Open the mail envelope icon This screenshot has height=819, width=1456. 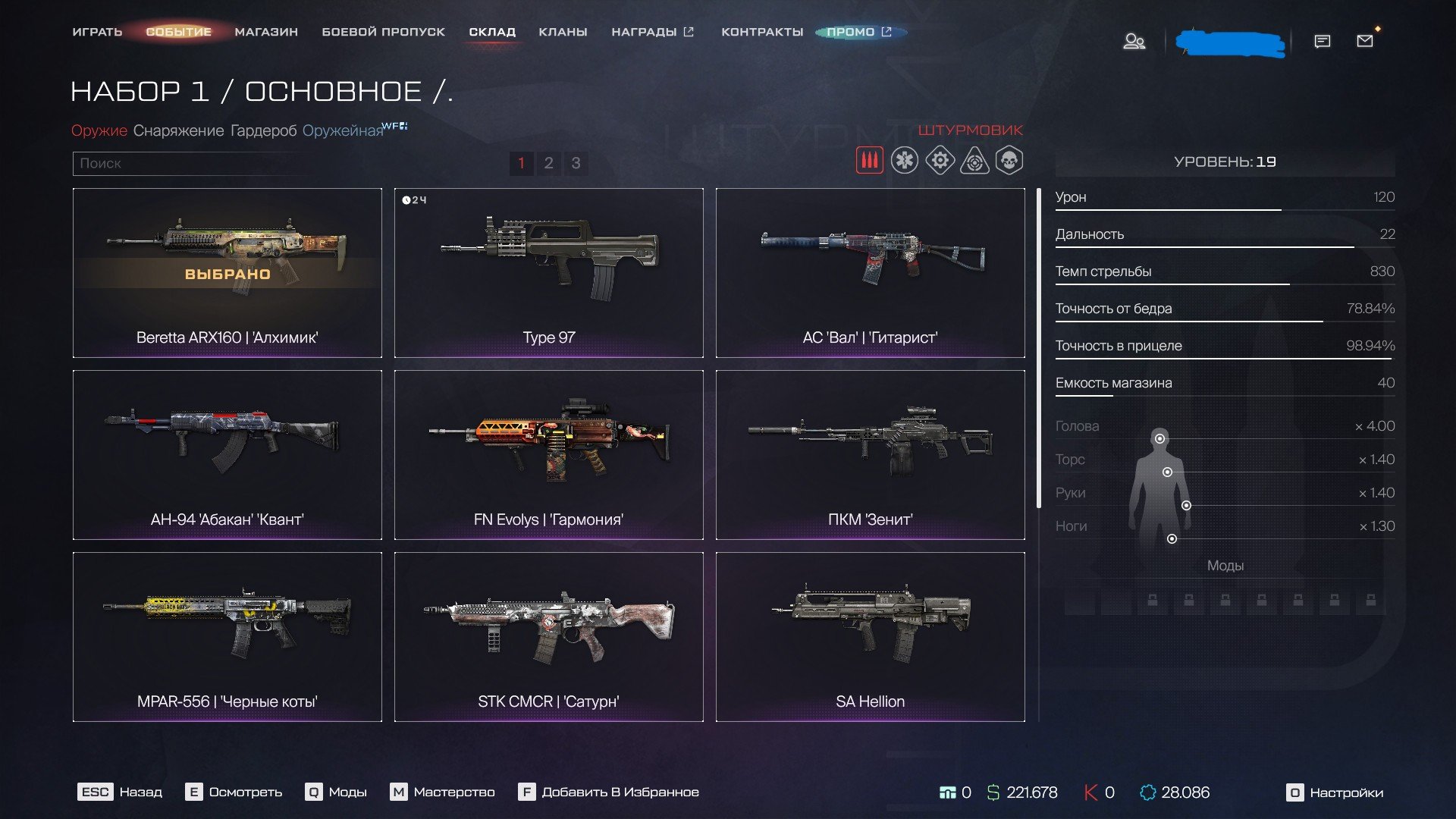(x=1364, y=41)
